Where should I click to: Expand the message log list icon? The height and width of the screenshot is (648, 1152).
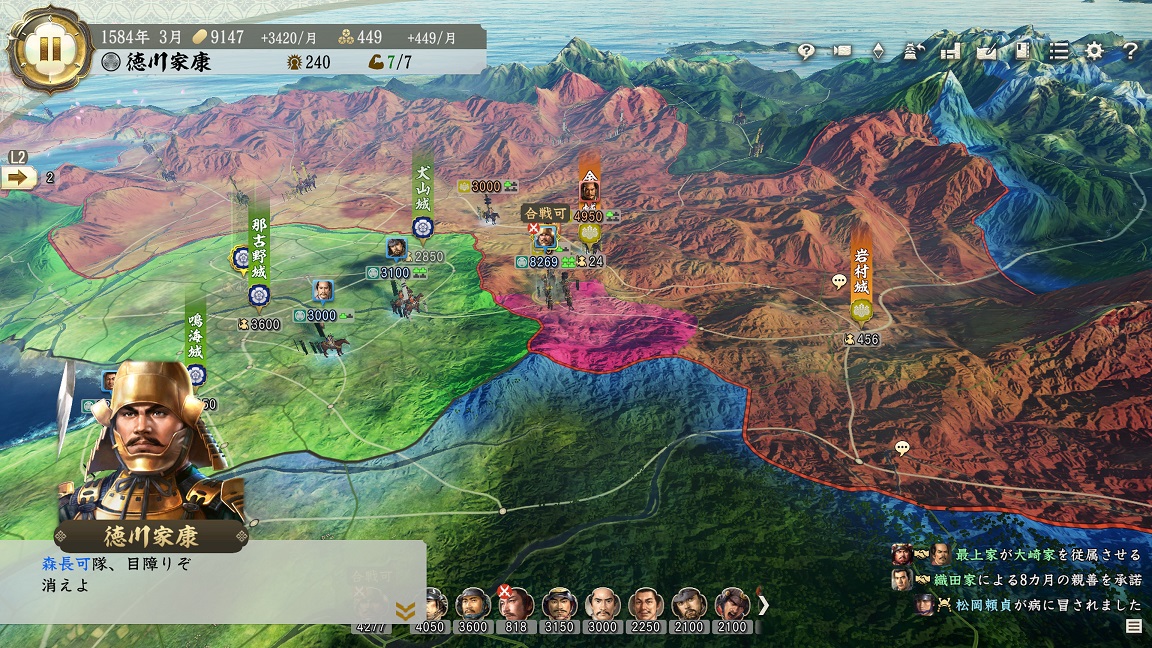pyautogui.click(x=1133, y=627)
